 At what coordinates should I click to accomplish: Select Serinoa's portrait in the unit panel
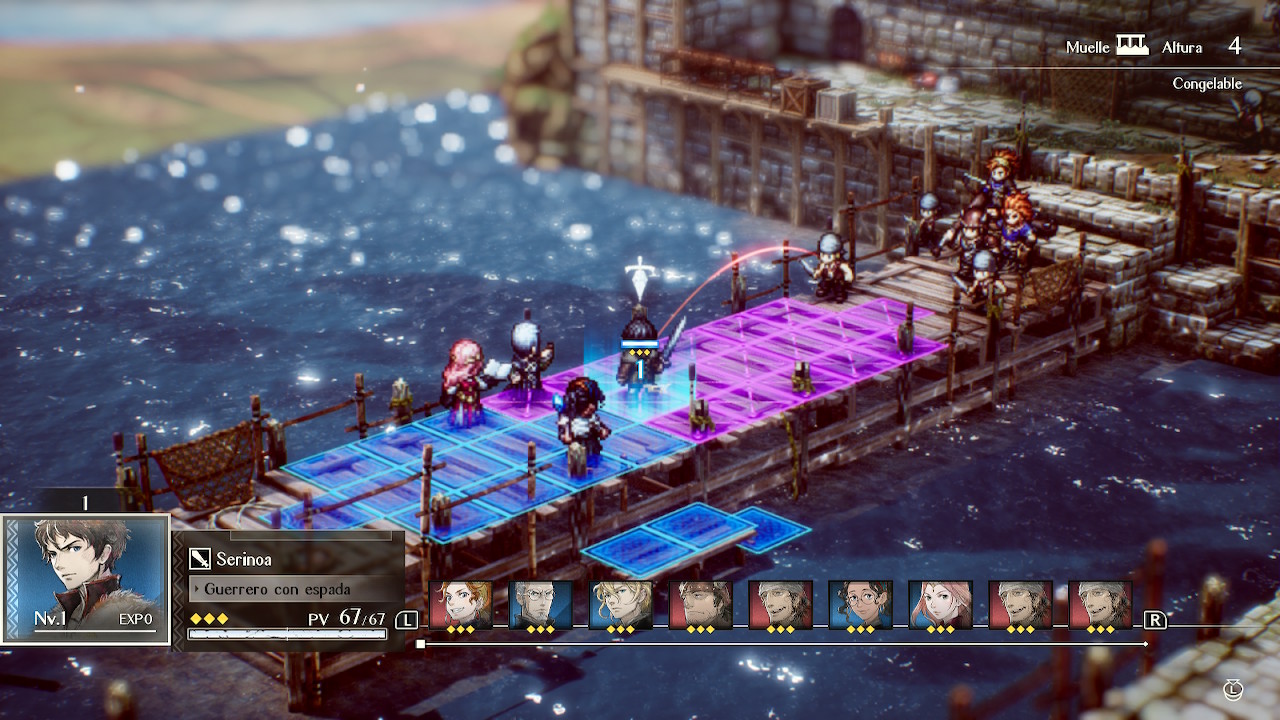(85, 578)
